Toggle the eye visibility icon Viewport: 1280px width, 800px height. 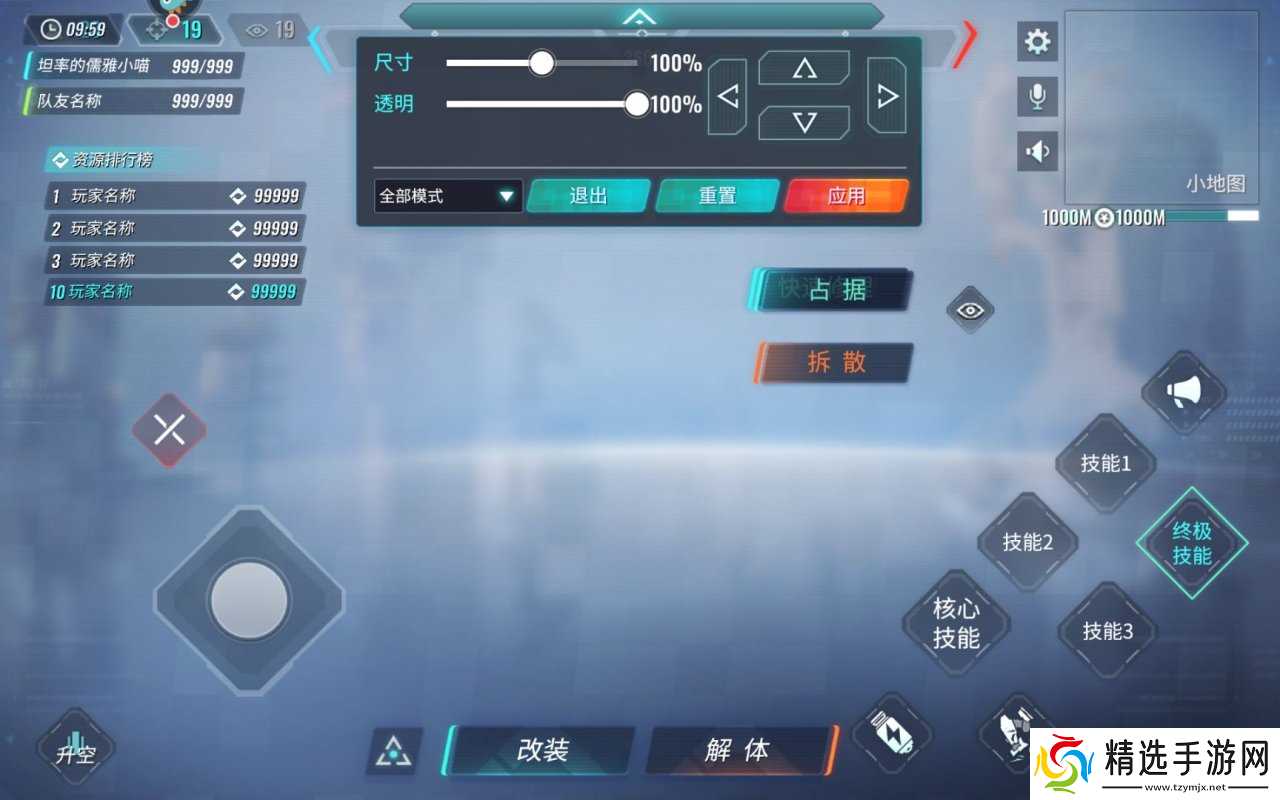click(968, 310)
